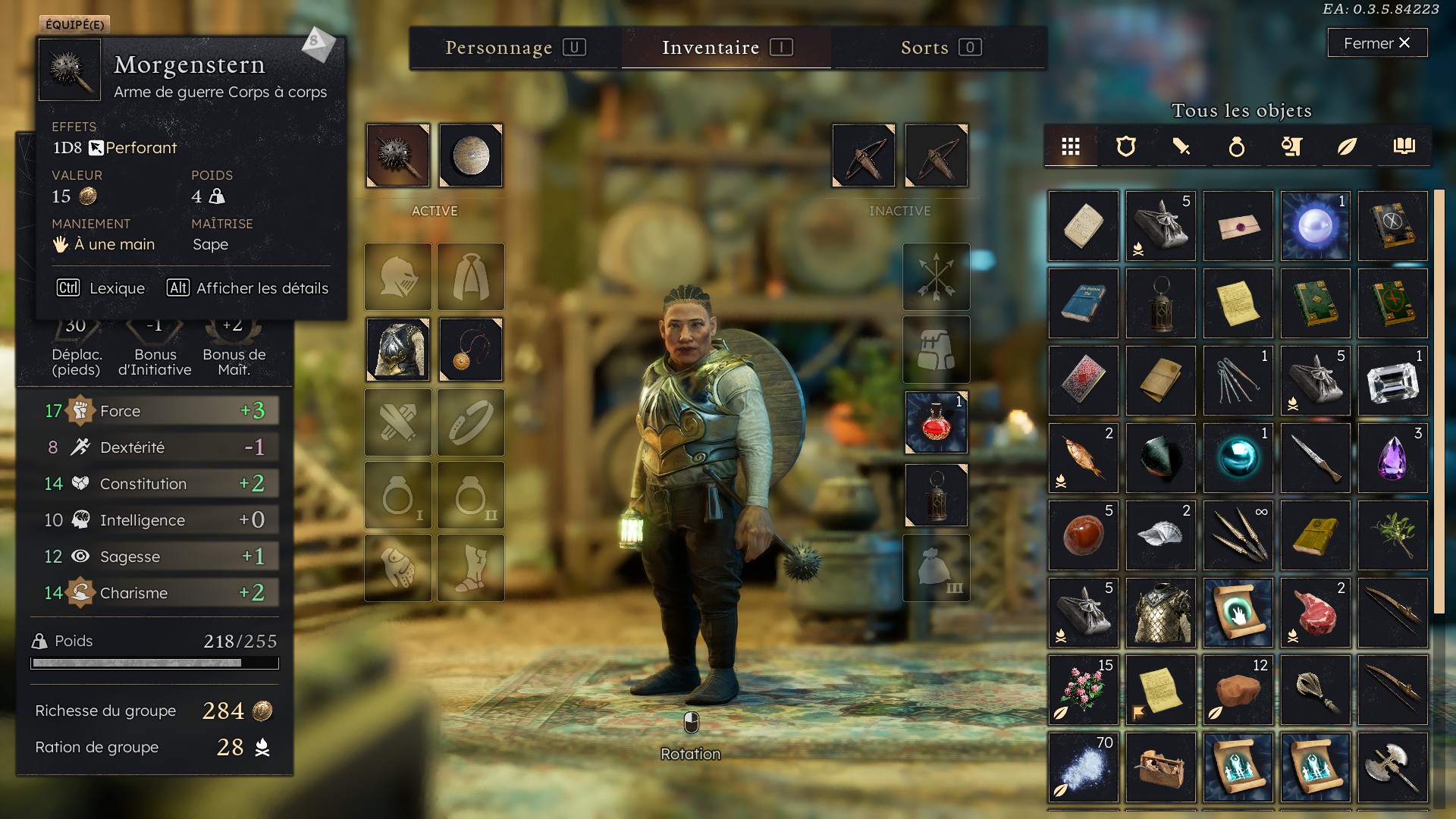The width and height of the screenshot is (1456, 819).
Task: Select the equipped round wooden shield slot
Action: point(471,155)
